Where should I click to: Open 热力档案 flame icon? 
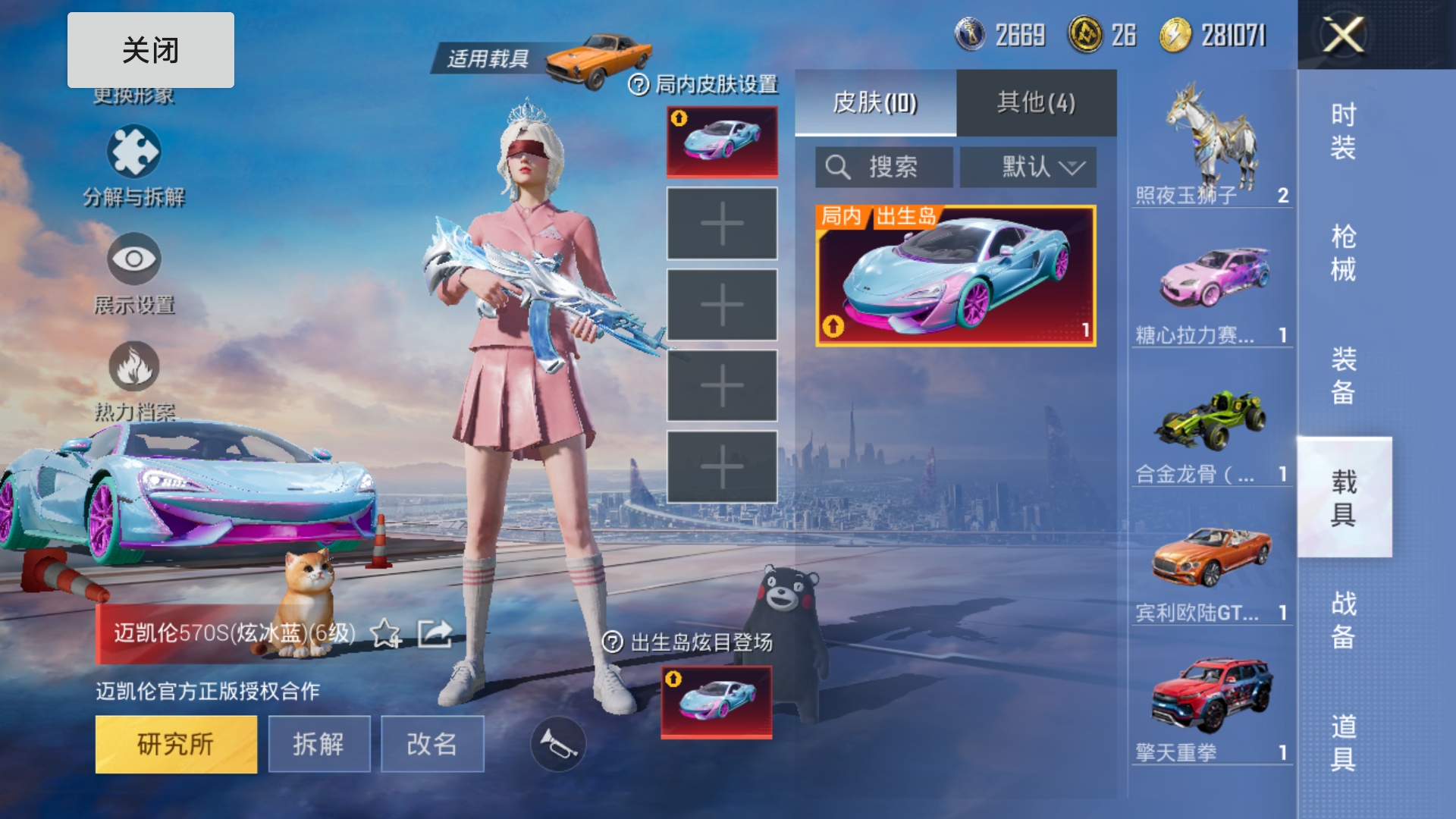click(x=133, y=367)
